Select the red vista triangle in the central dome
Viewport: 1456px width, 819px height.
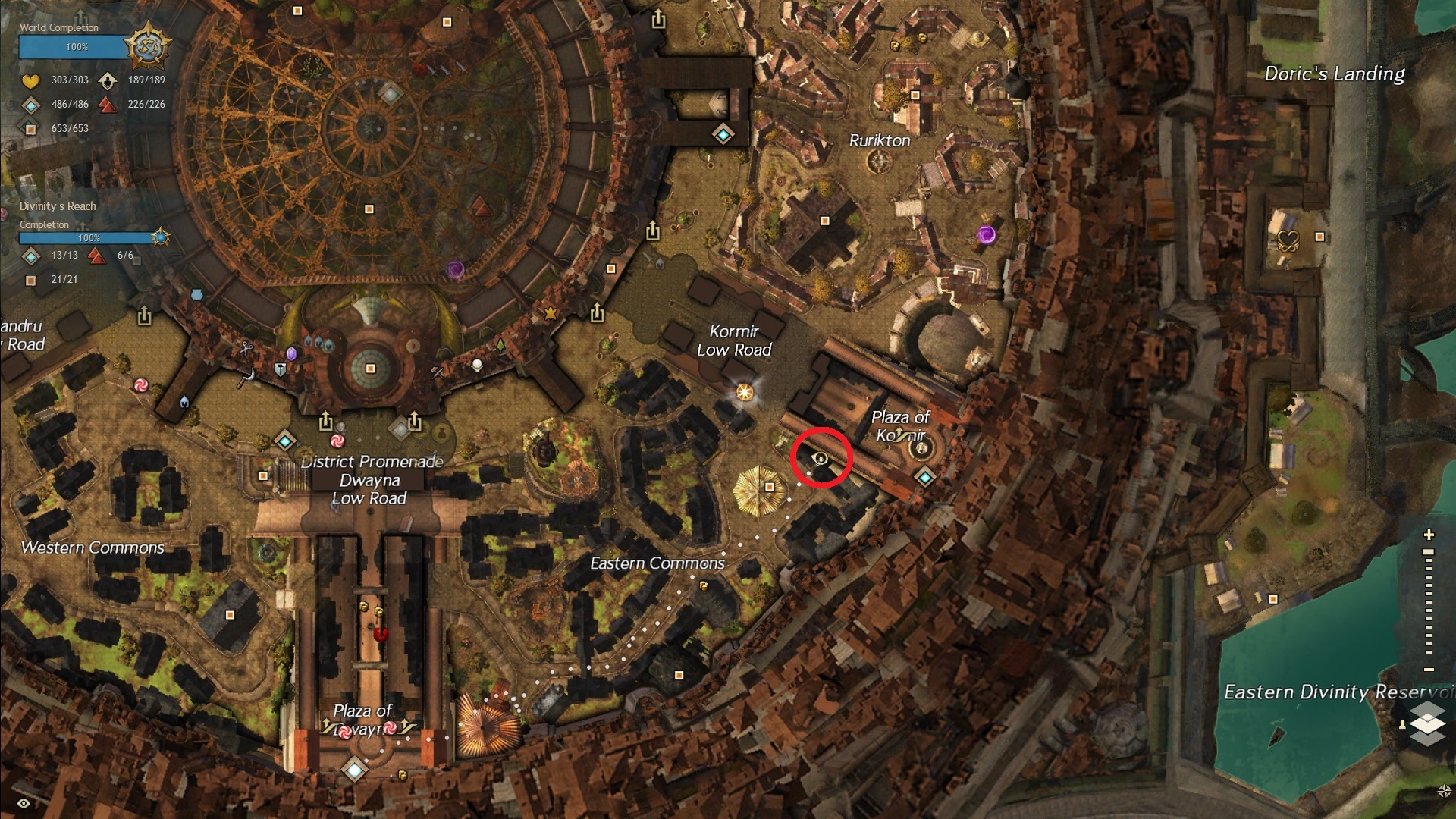pos(479,206)
